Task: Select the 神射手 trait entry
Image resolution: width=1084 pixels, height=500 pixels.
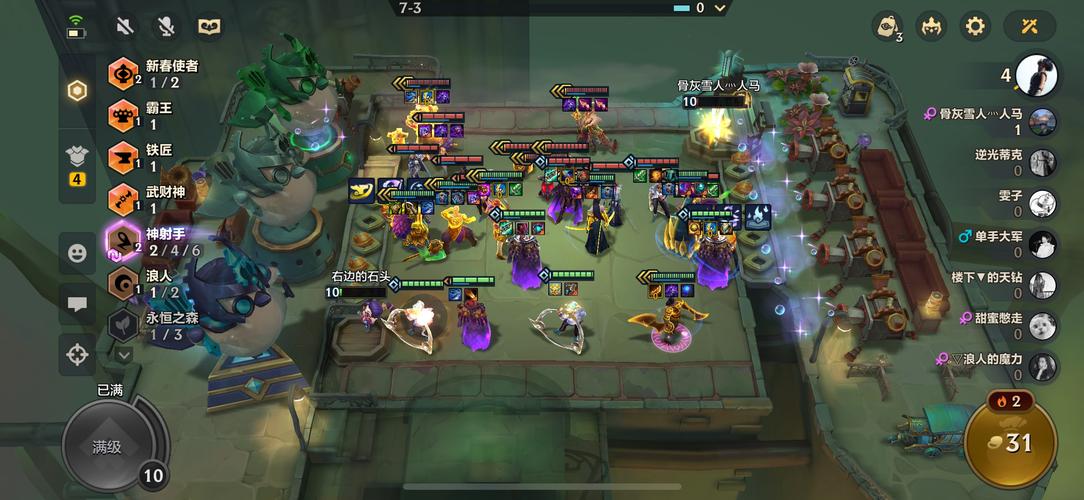Action: point(160,241)
